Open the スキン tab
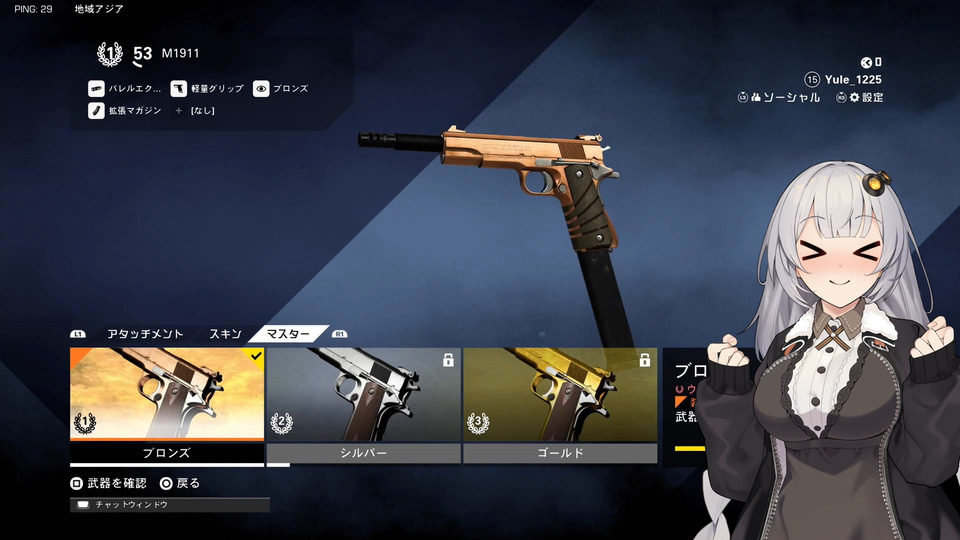 click(x=225, y=334)
